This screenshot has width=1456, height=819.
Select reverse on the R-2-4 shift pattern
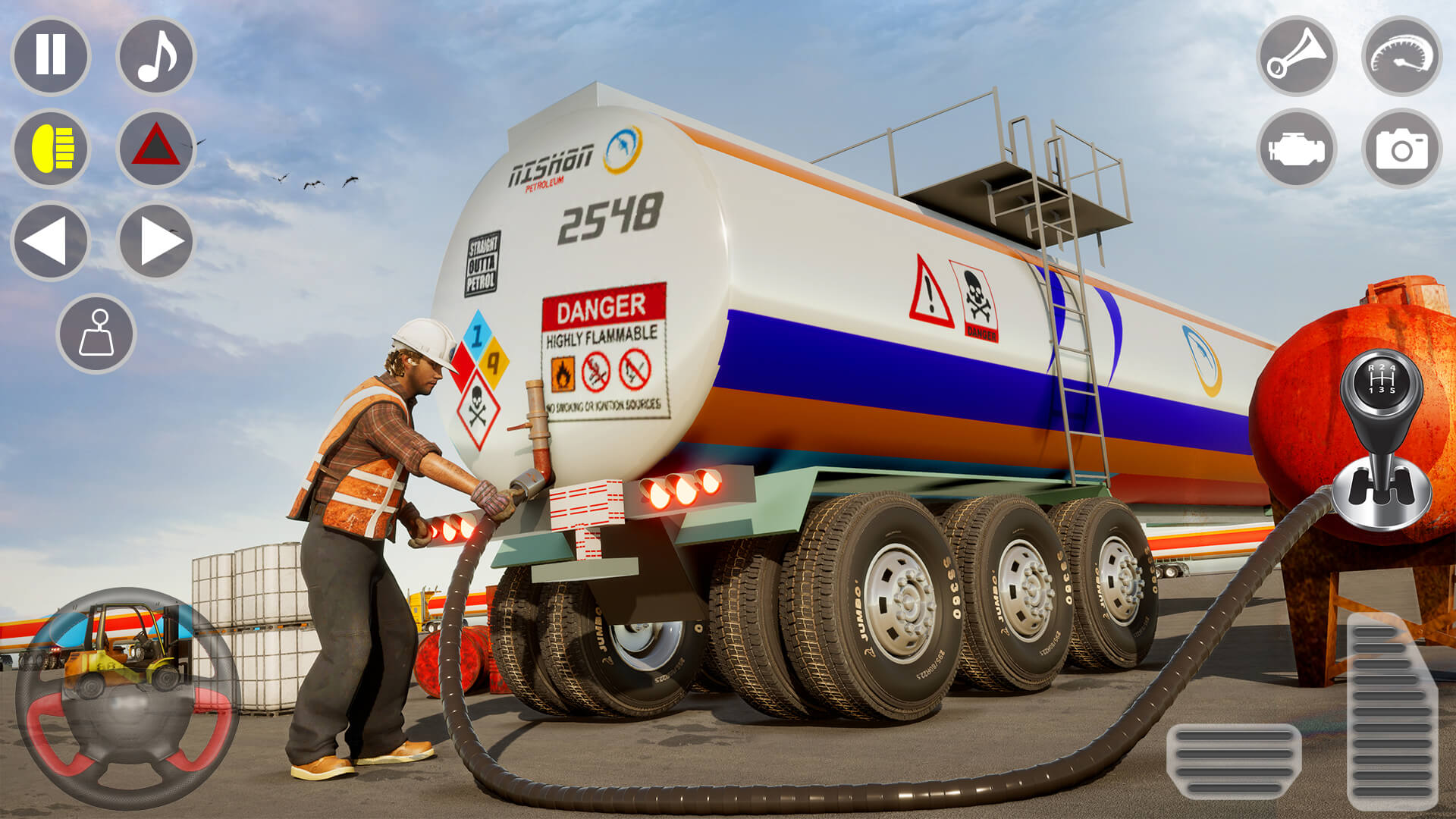(1371, 369)
